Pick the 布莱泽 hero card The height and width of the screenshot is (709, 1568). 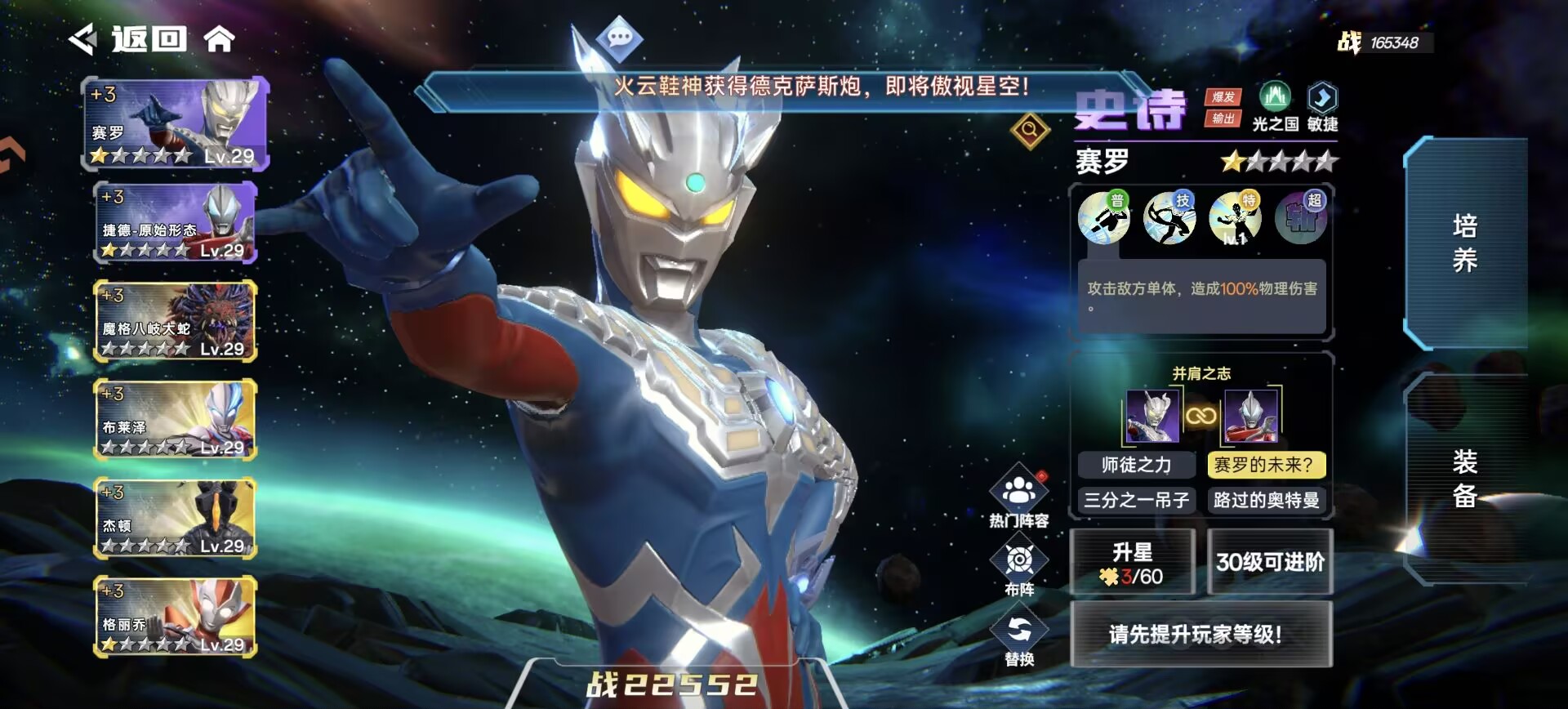click(x=176, y=419)
